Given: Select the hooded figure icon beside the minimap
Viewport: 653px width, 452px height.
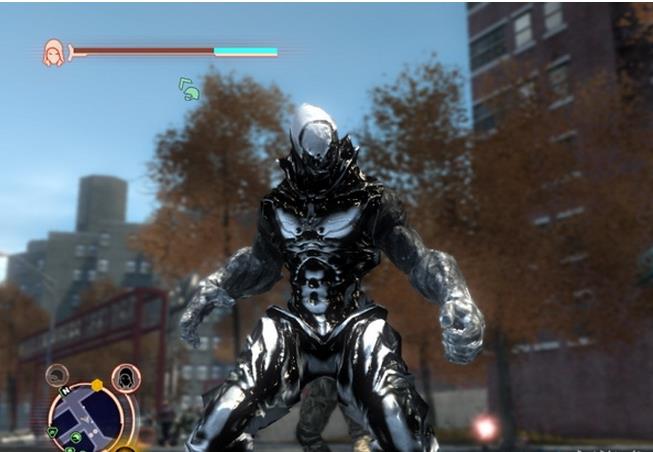Looking at the screenshot, I should [125, 377].
